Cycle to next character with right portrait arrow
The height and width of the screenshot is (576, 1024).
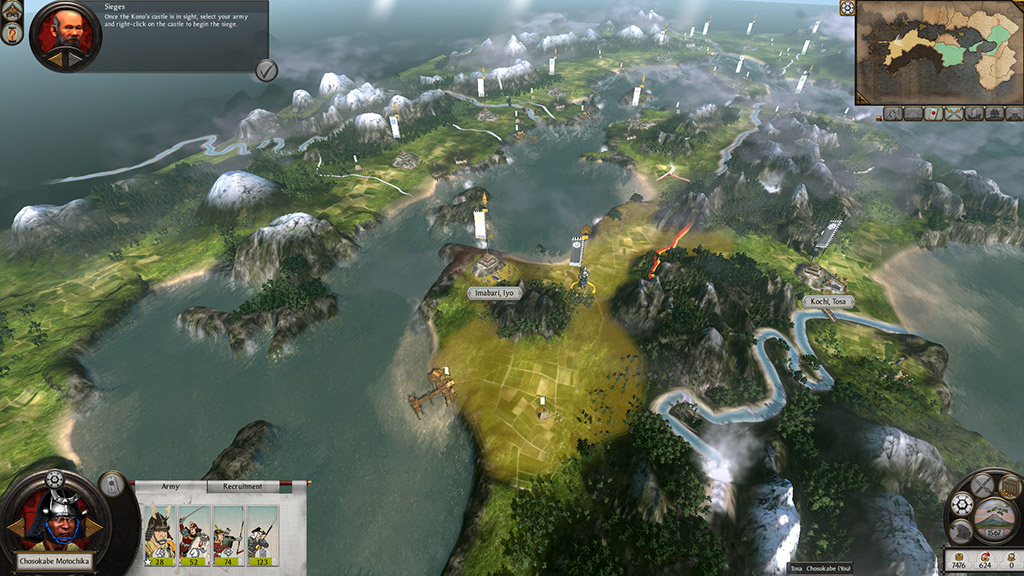[95, 527]
